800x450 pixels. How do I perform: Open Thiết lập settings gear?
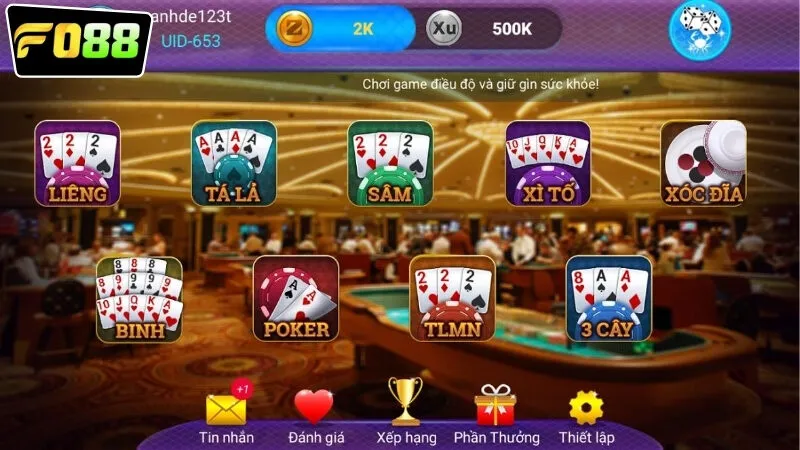(x=586, y=407)
